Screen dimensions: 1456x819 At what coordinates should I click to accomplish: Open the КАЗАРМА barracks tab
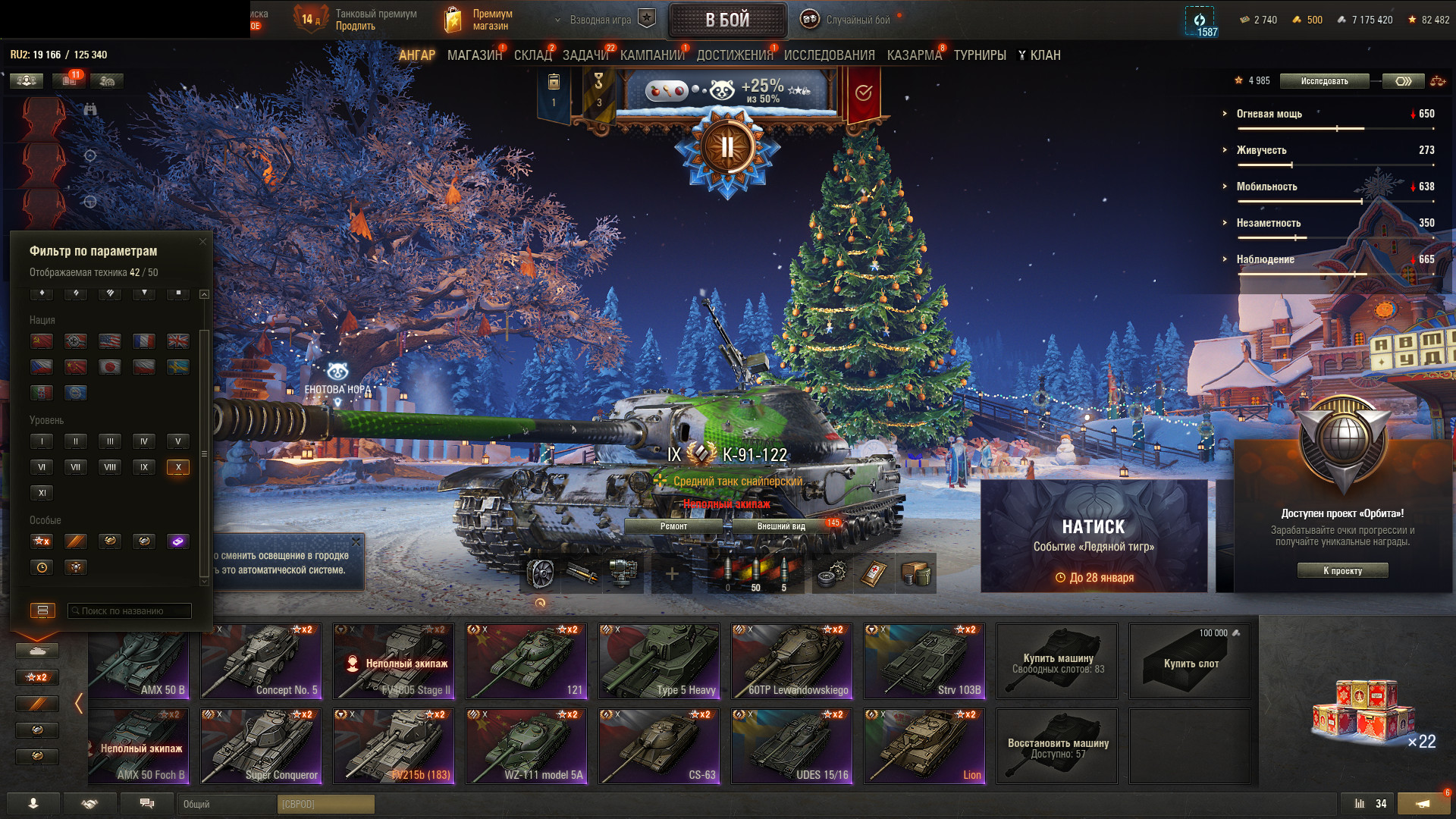coord(914,55)
